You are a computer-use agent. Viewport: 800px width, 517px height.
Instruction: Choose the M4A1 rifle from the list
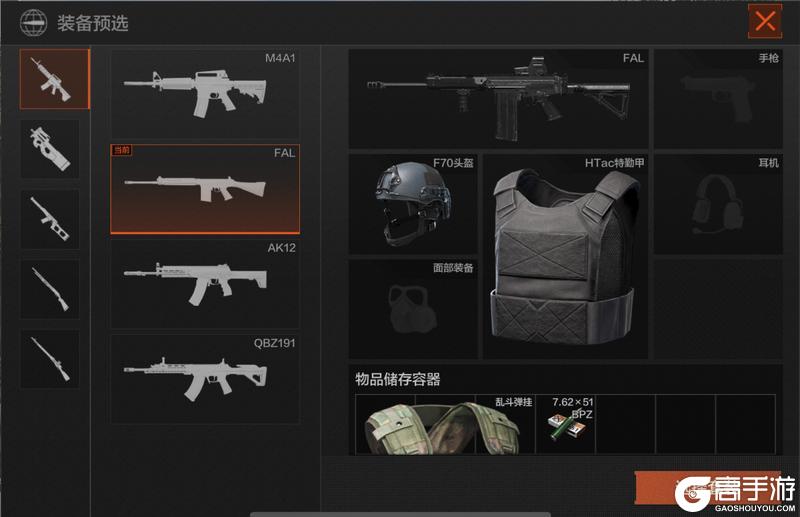coord(204,92)
